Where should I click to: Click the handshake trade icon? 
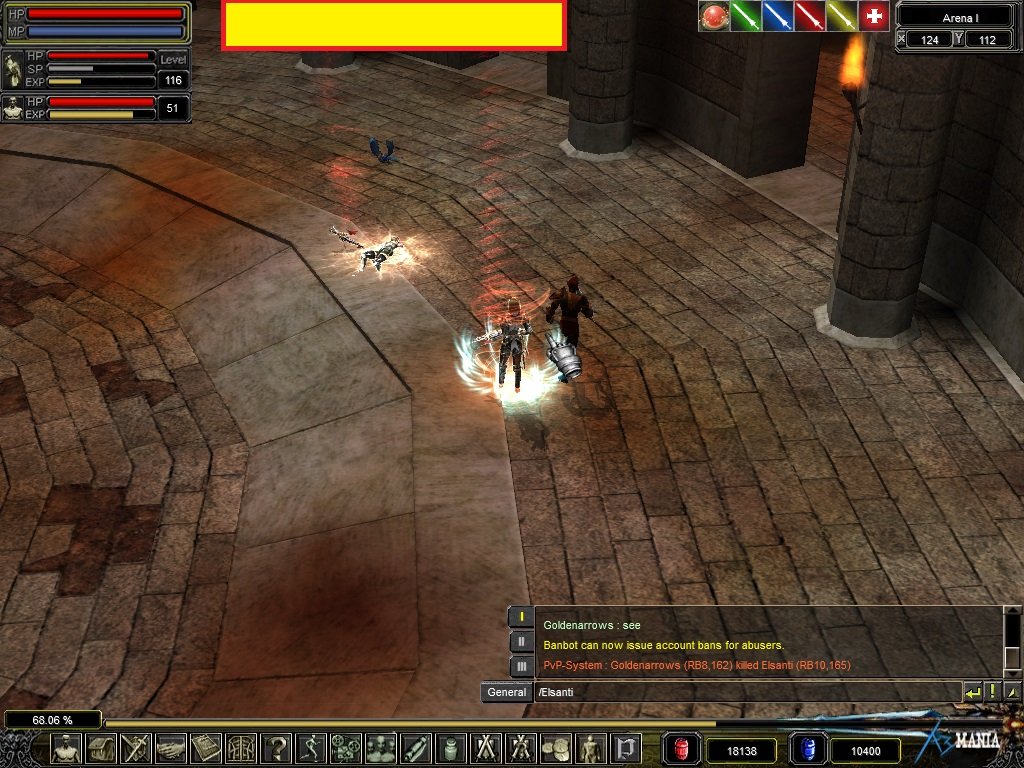point(171,748)
